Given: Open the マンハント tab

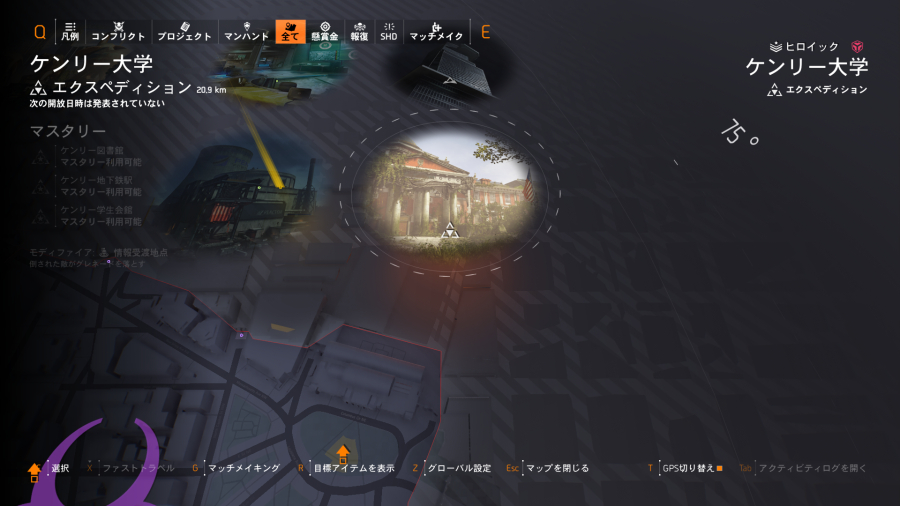Looking at the screenshot, I should click(x=246, y=31).
